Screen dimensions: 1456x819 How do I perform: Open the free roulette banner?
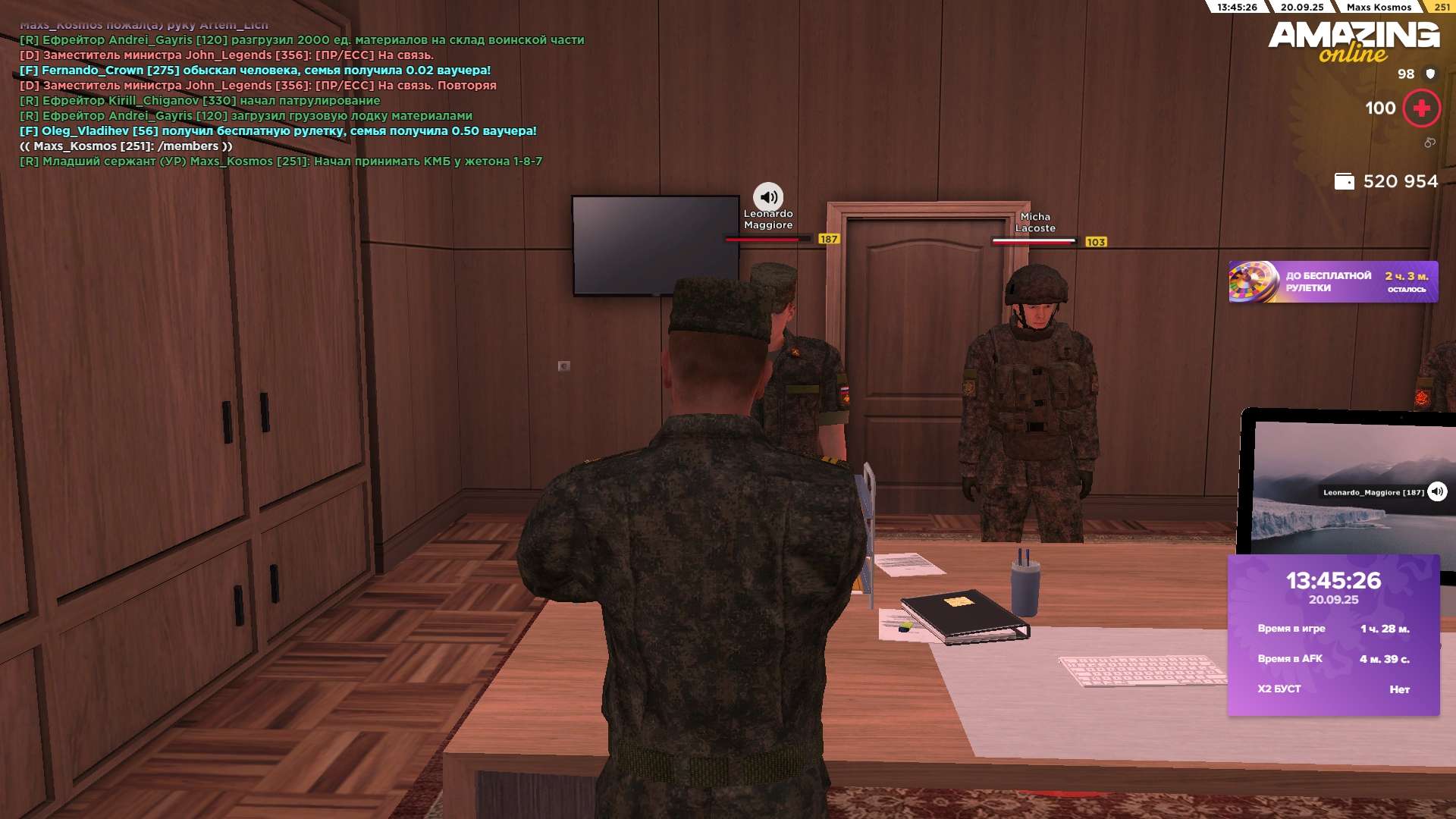pos(1332,282)
